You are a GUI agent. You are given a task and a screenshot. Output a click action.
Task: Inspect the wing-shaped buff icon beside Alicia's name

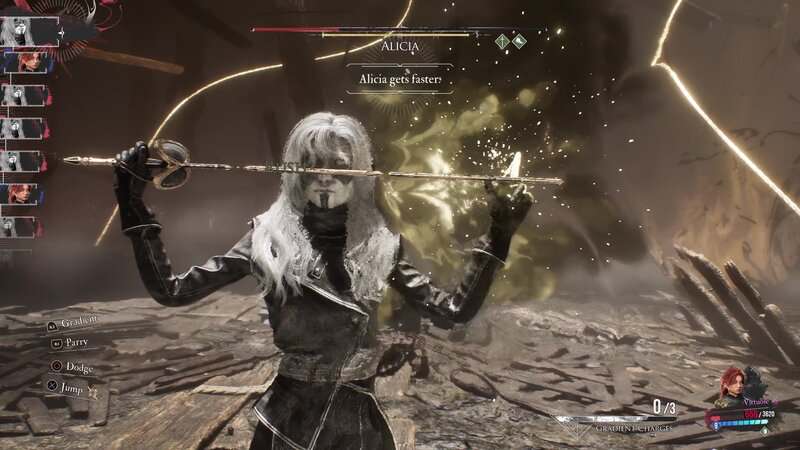coord(520,42)
